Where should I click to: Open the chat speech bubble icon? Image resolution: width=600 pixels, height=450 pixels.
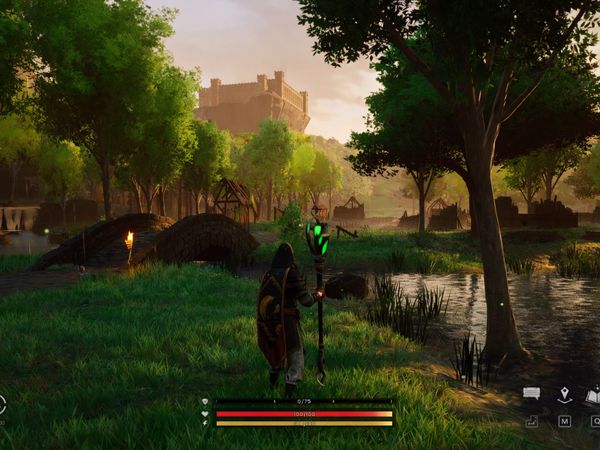(531, 394)
